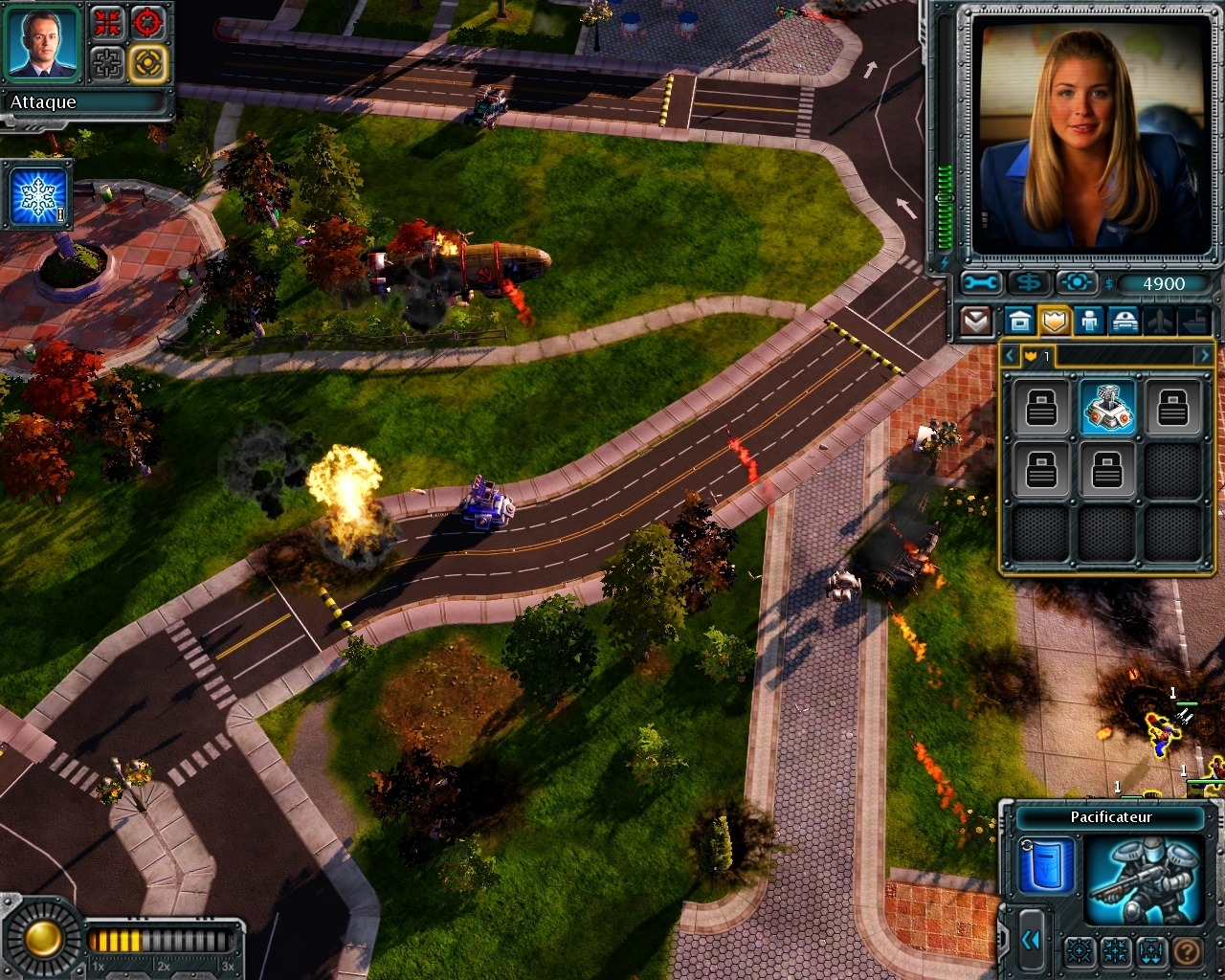This screenshot has width=1225, height=980.
Task: Select the red converging-arrows co-commander order
Action: (108, 23)
